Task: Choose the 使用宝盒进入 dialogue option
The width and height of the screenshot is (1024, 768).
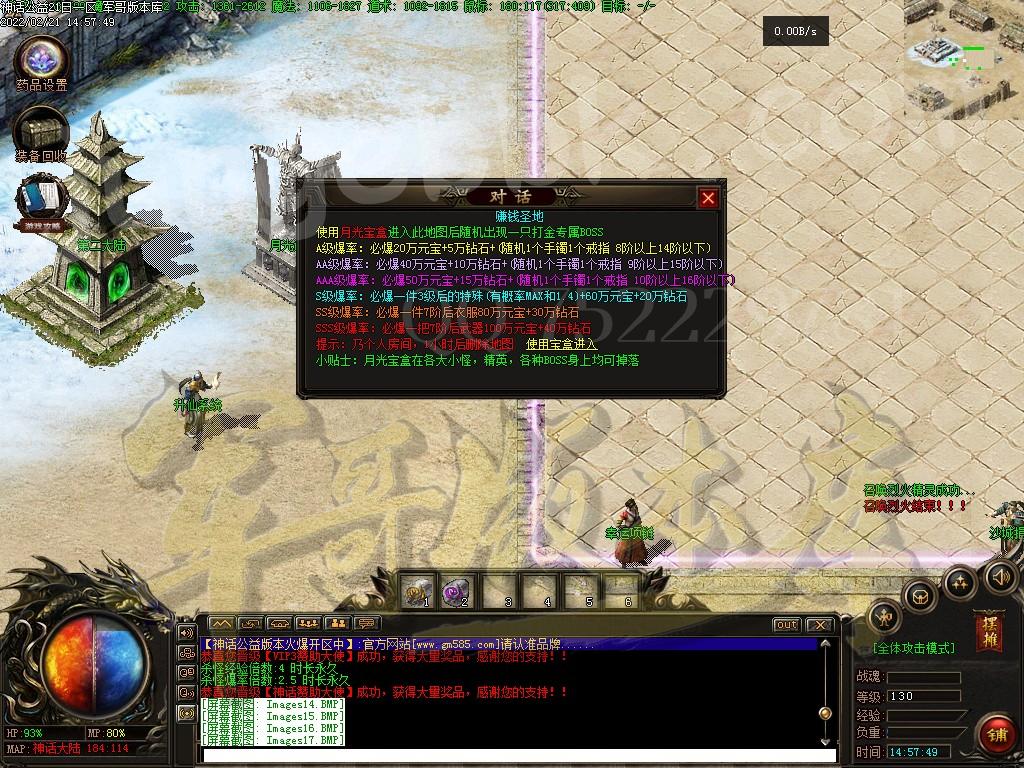Action: [x=561, y=344]
